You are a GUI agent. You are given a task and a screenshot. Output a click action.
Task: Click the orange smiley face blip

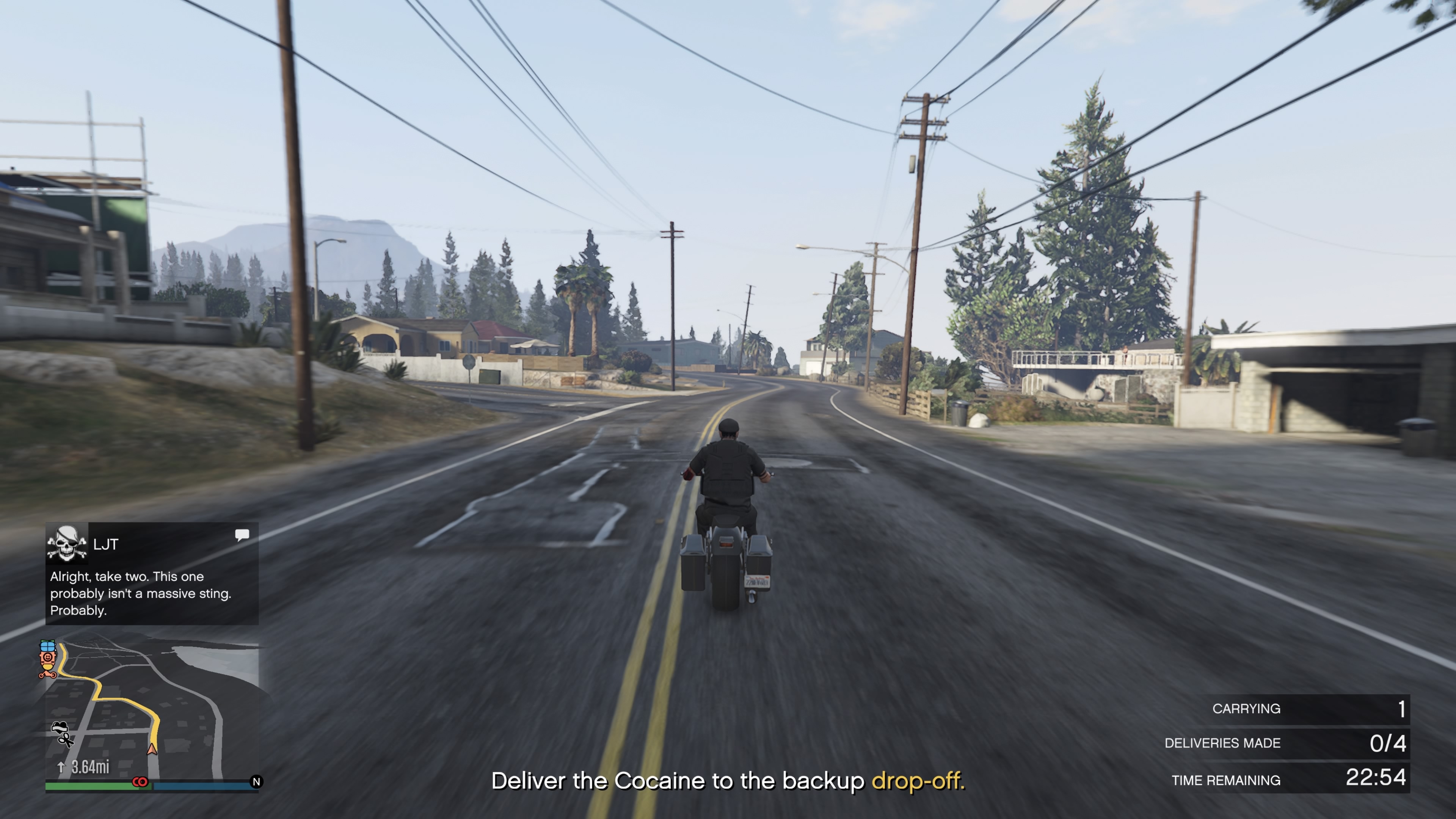coord(47,658)
